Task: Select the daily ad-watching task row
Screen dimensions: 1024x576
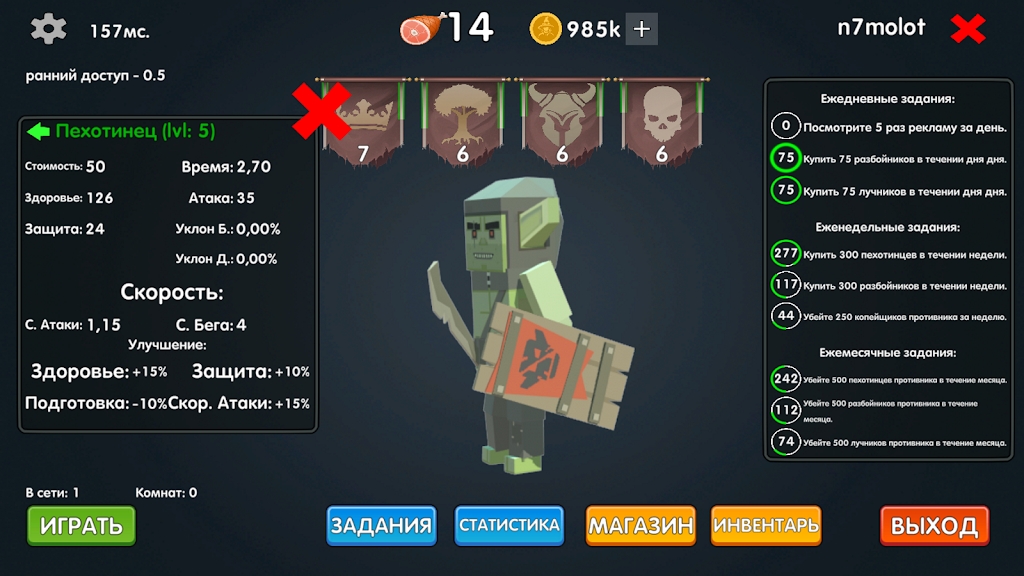Action: point(890,126)
